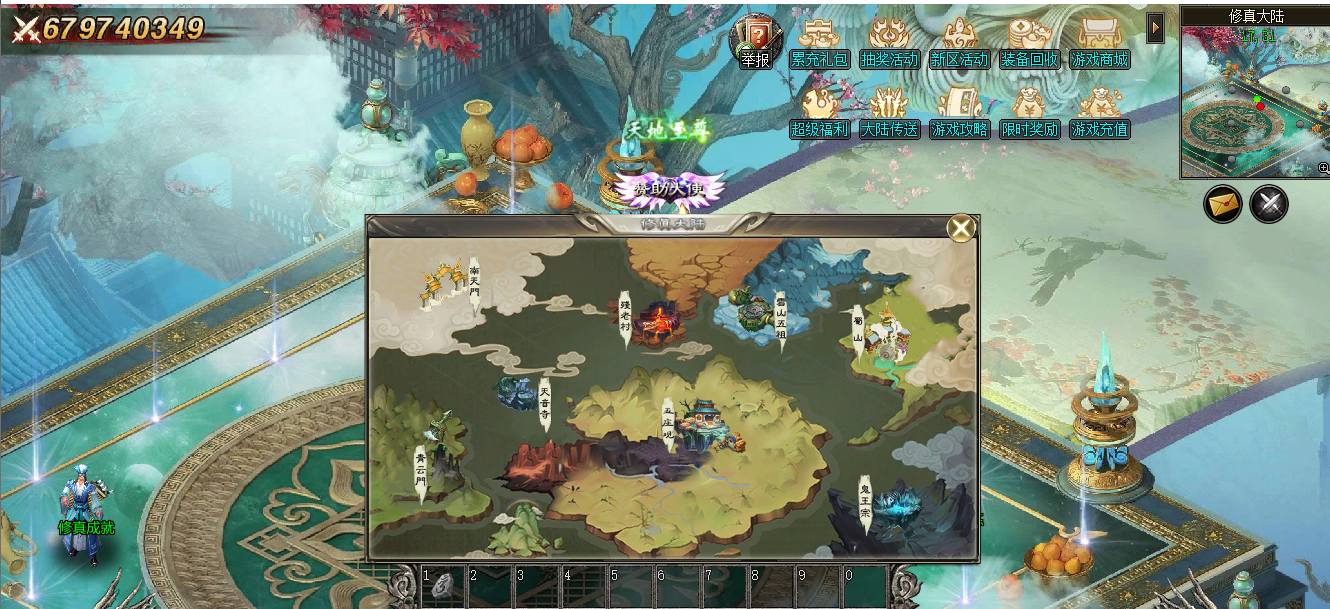The height and width of the screenshot is (609, 1330).
Task: Open the 举报 report button
Action: pos(756,41)
